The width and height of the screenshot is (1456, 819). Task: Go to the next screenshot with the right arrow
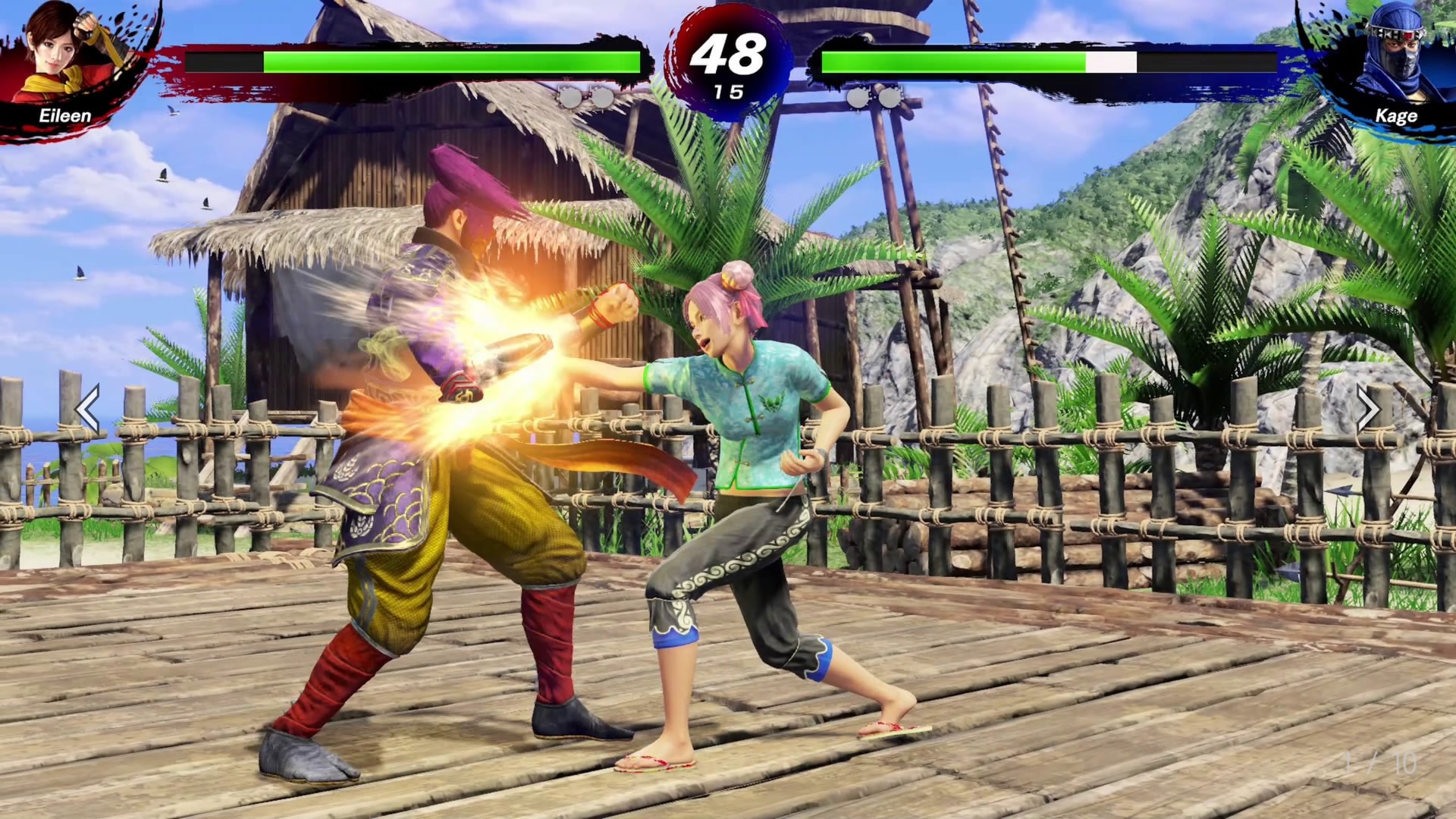1368,409
